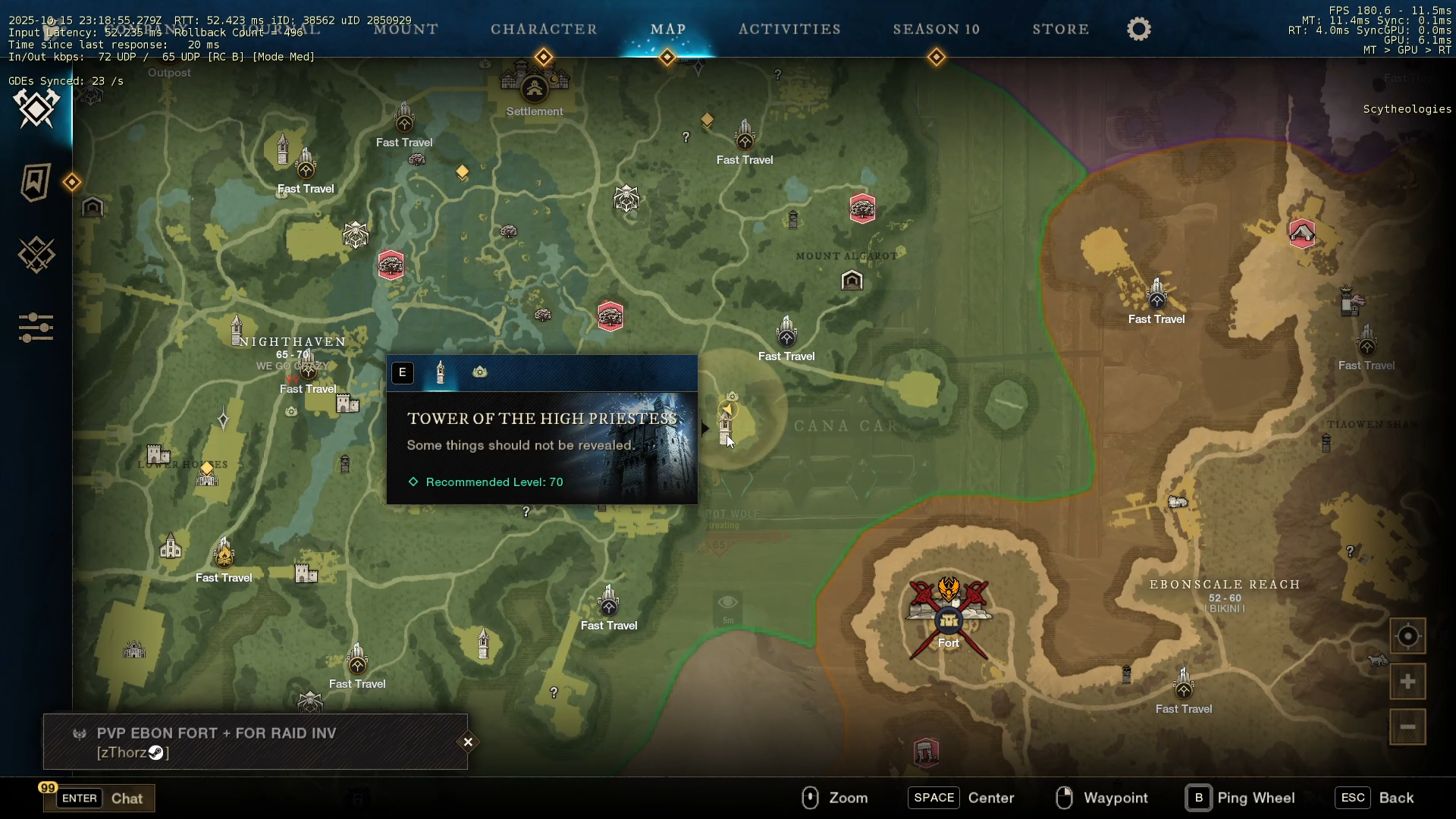Image resolution: width=1456 pixels, height=819 pixels.
Task: Switch to the Activities tab
Action: coord(789,30)
